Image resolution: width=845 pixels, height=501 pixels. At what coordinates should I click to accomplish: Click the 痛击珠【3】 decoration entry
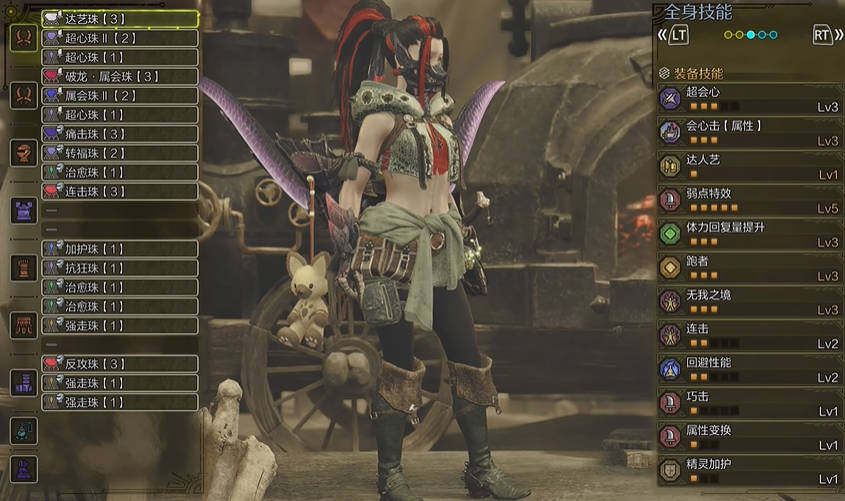[119, 134]
